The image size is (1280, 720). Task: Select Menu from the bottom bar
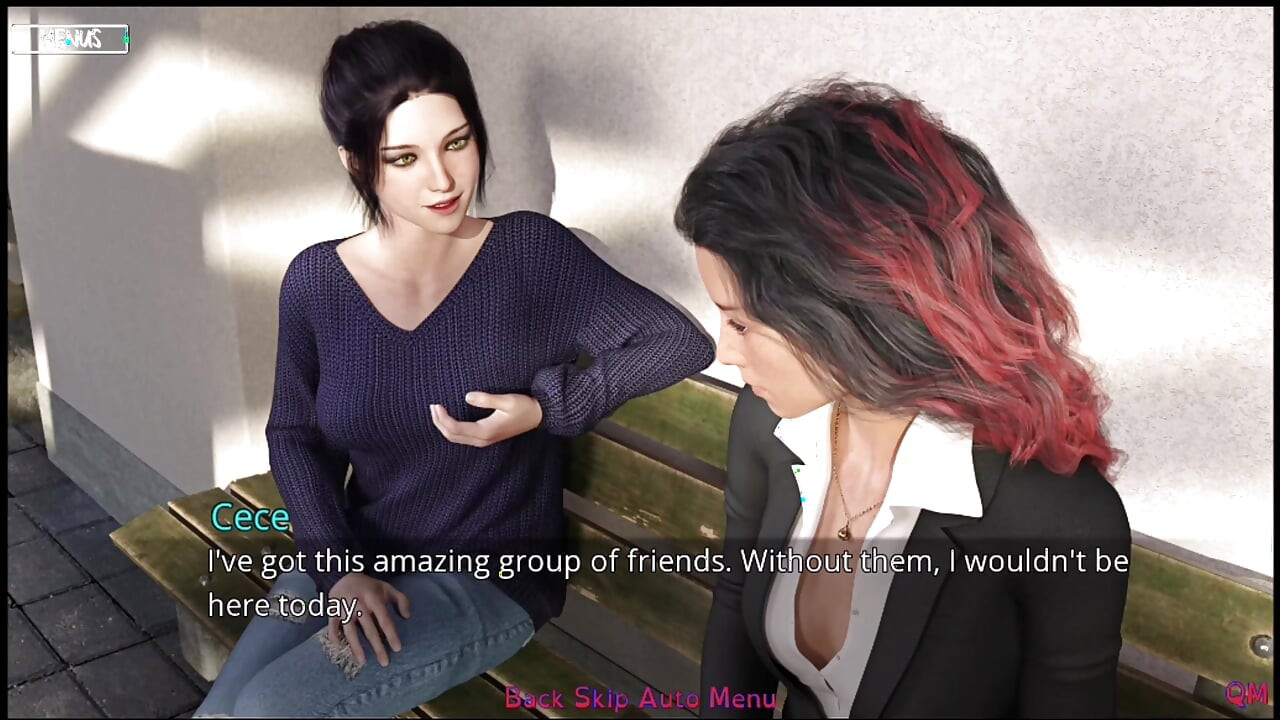(745, 698)
